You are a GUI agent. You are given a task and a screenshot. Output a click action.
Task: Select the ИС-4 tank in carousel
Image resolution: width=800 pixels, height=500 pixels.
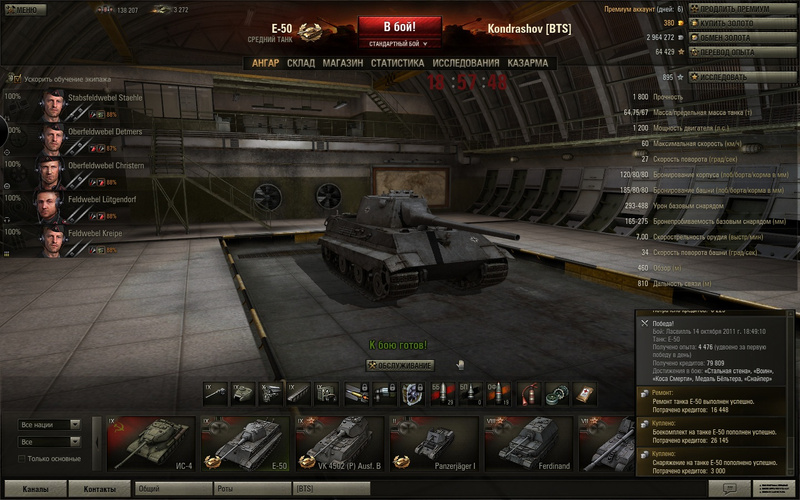tap(151, 442)
